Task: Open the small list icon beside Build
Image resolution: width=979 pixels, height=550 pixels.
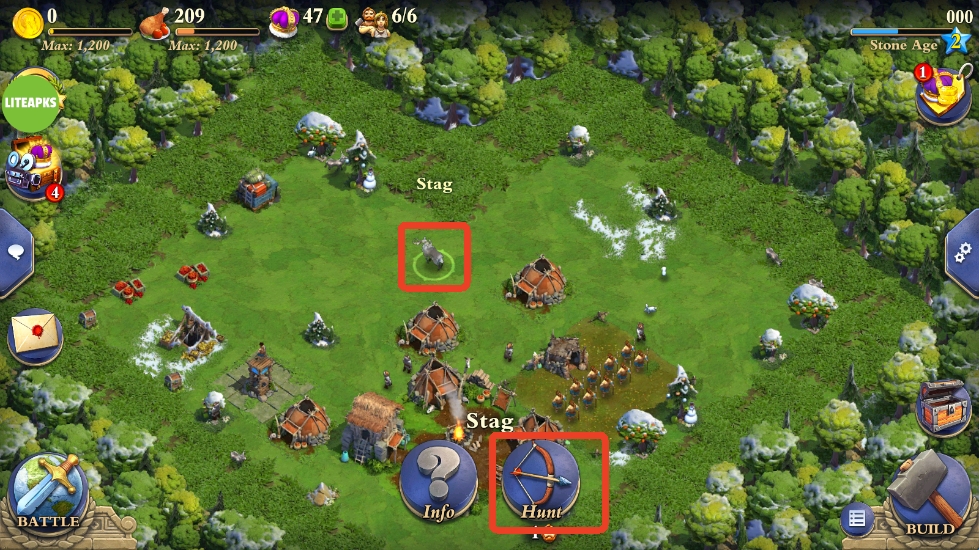Action: 856,518
